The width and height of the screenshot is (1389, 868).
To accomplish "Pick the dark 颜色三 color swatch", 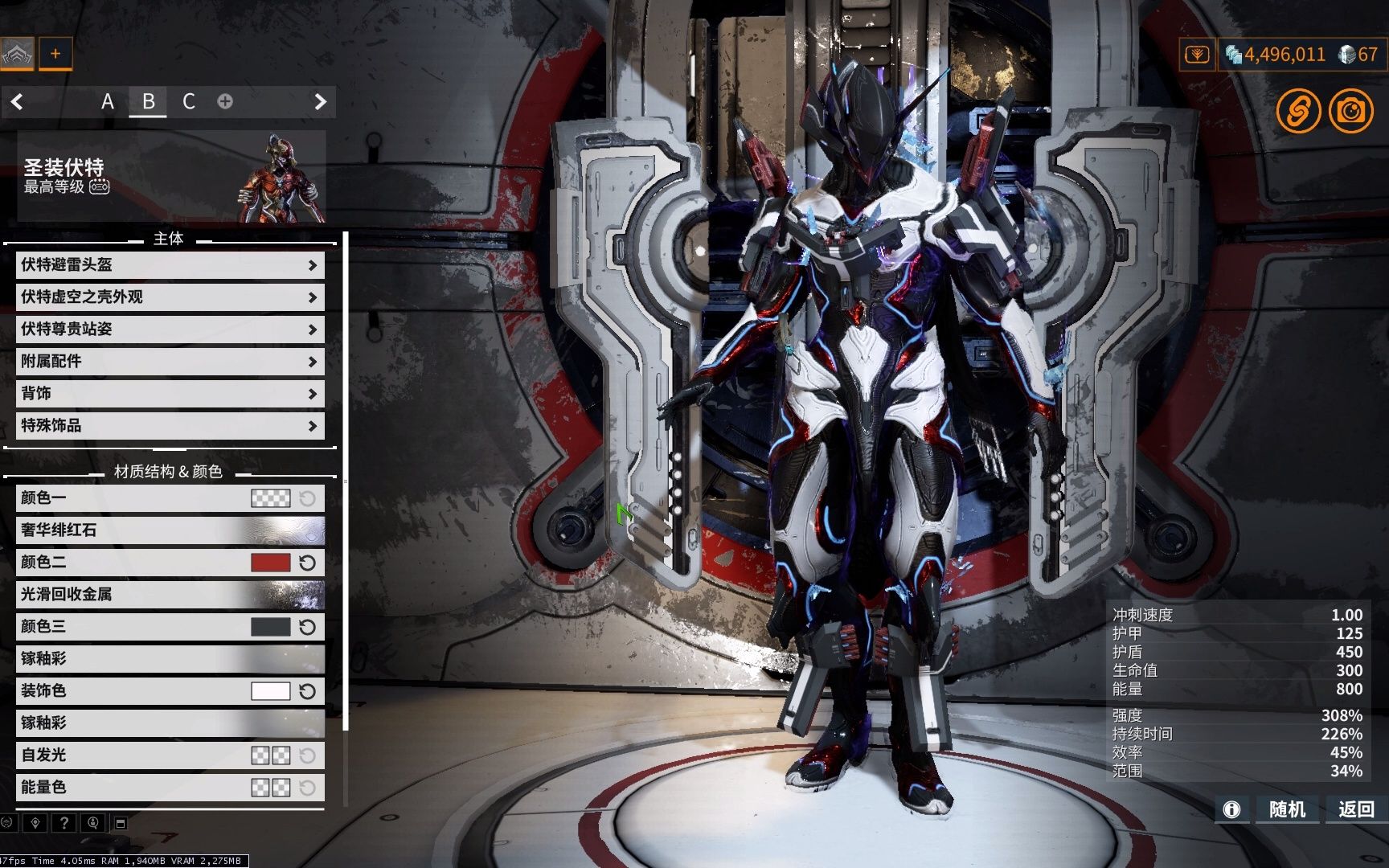I will [x=270, y=627].
